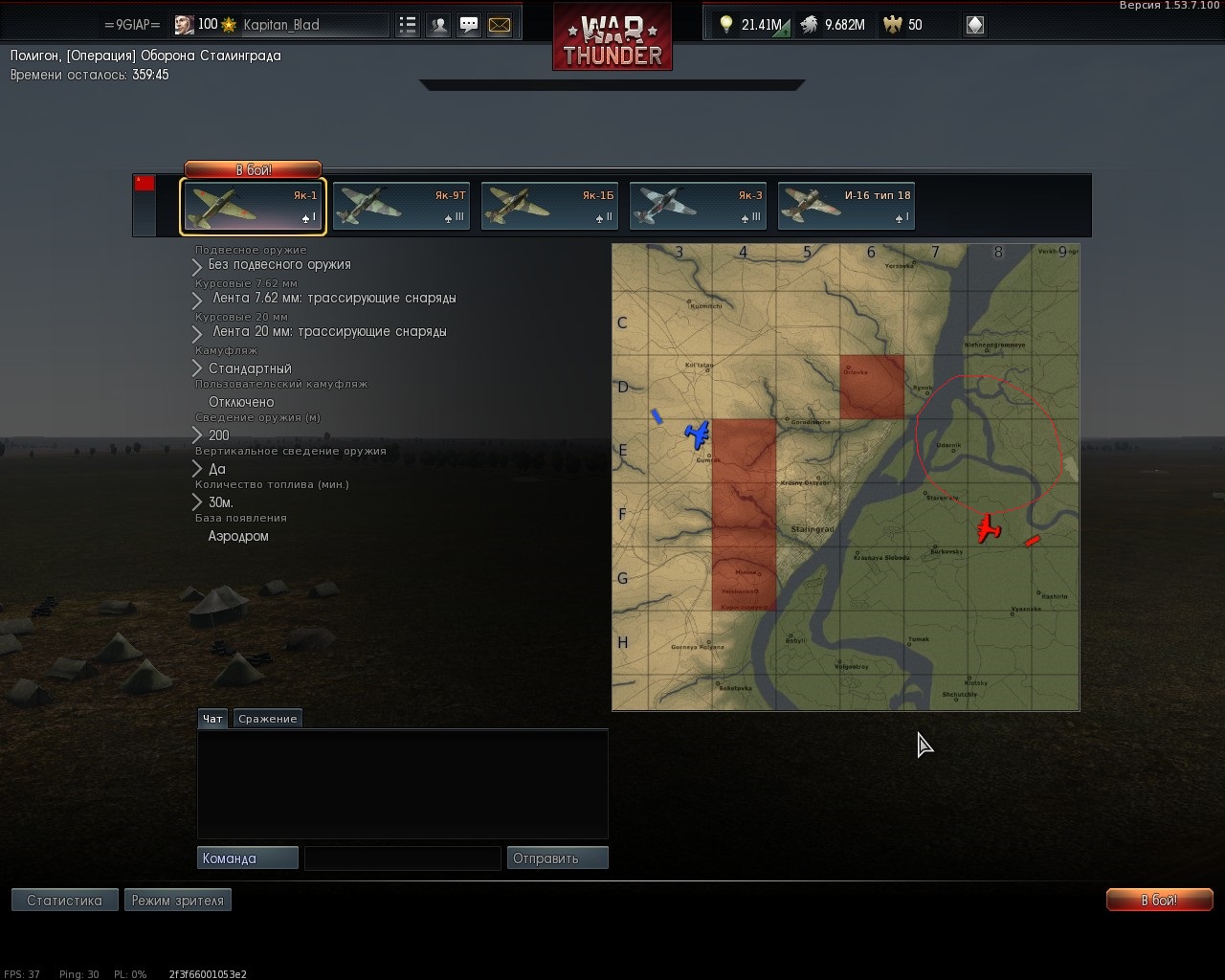Select the Як-1 aircraft card
The height and width of the screenshot is (980, 1225).
coord(254,207)
